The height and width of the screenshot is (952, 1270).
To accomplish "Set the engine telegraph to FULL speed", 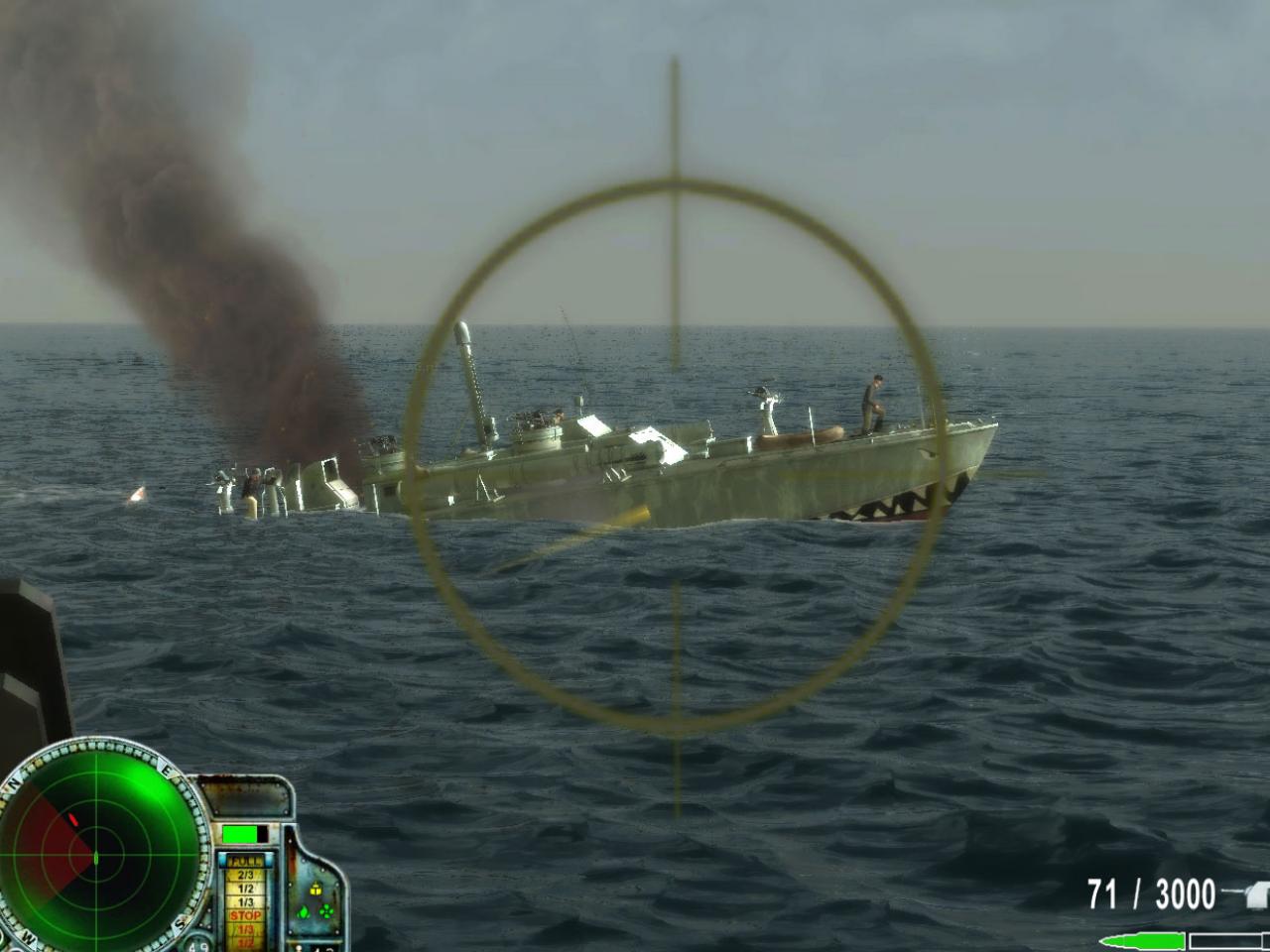I will point(244,861).
